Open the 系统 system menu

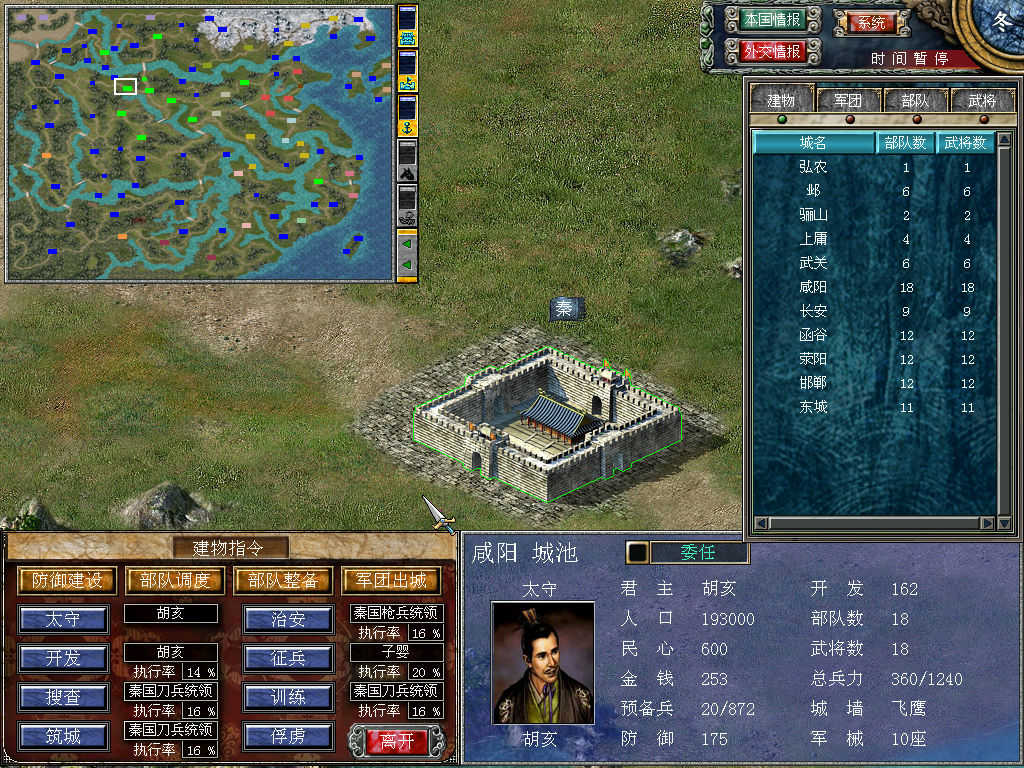pyautogui.click(x=864, y=22)
